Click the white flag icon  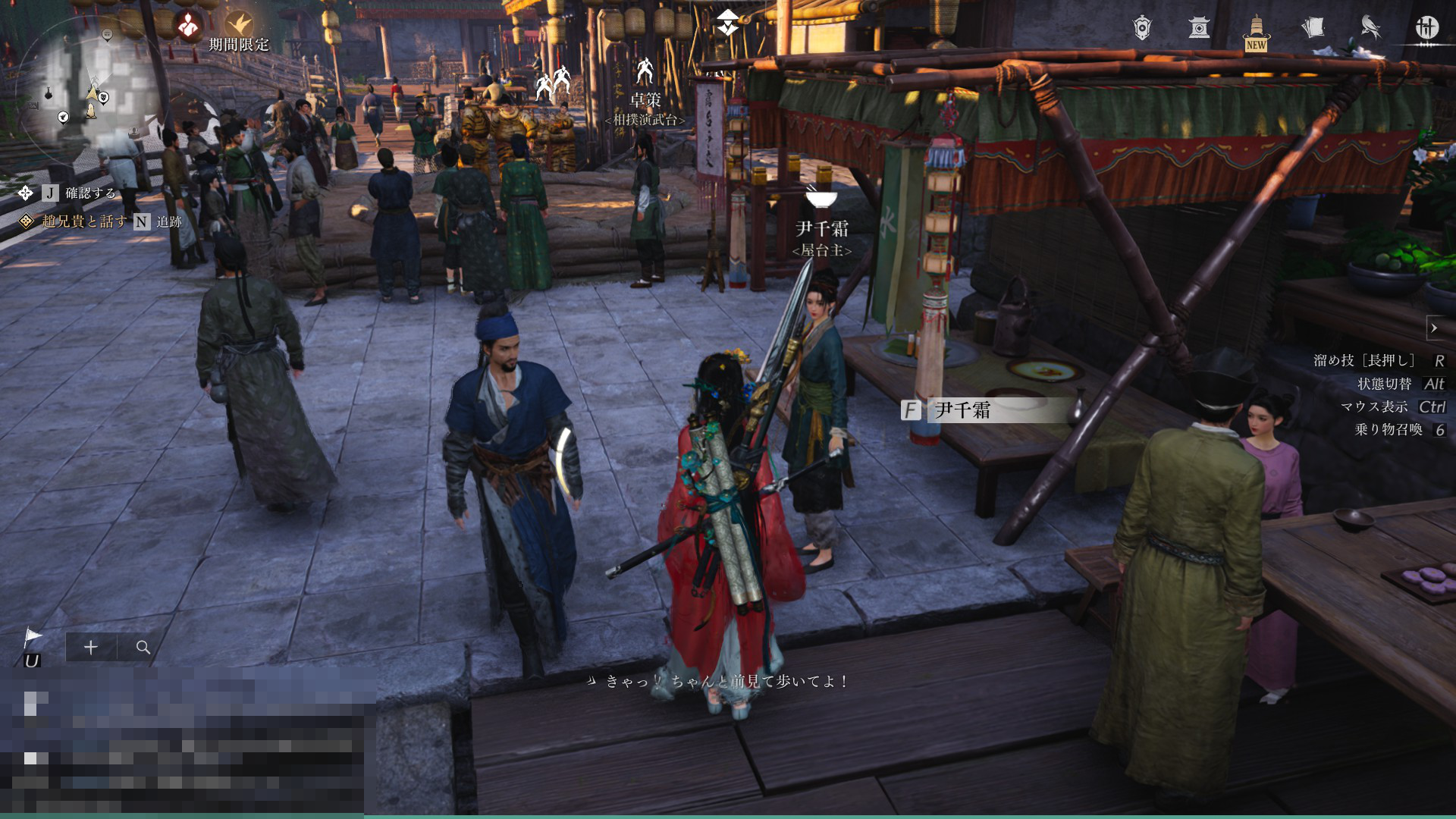coord(33,636)
